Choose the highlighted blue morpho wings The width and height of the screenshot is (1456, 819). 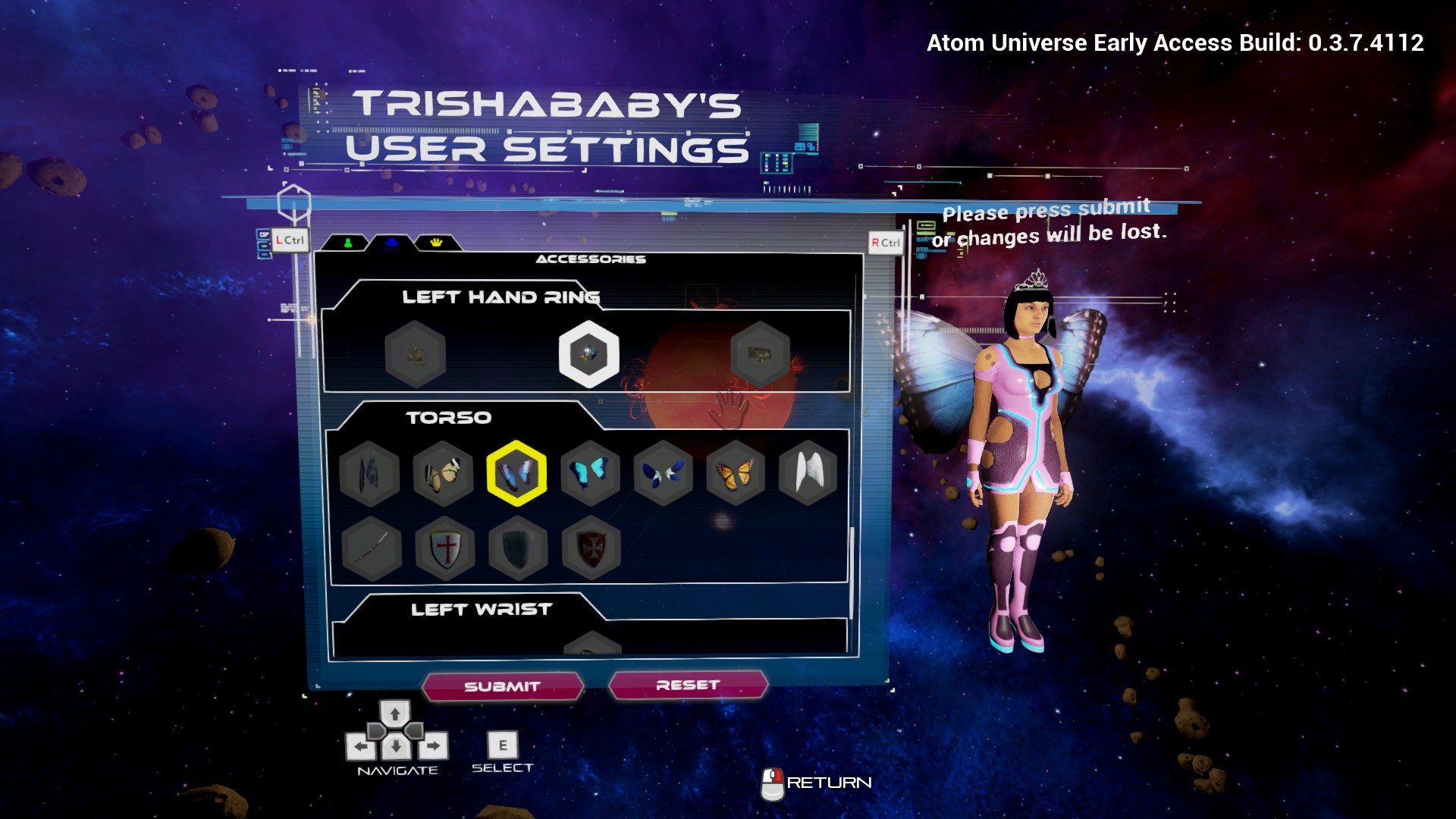coord(516,474)
